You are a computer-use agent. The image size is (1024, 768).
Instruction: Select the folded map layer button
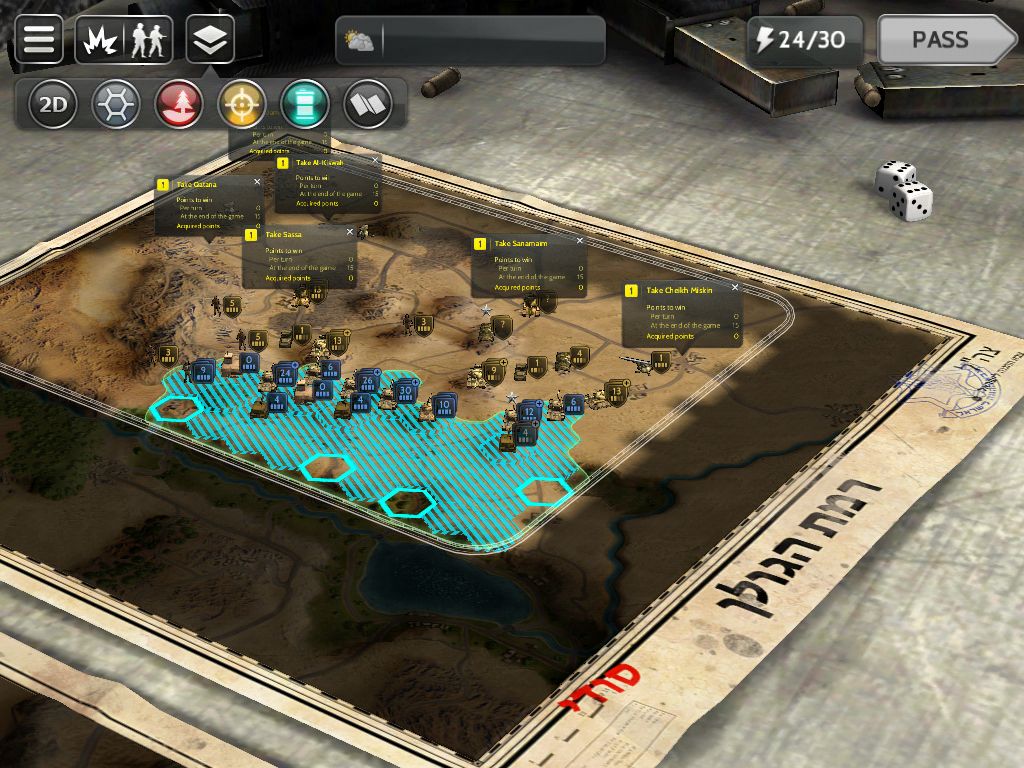pyautogui.click(x=368, y=104)
